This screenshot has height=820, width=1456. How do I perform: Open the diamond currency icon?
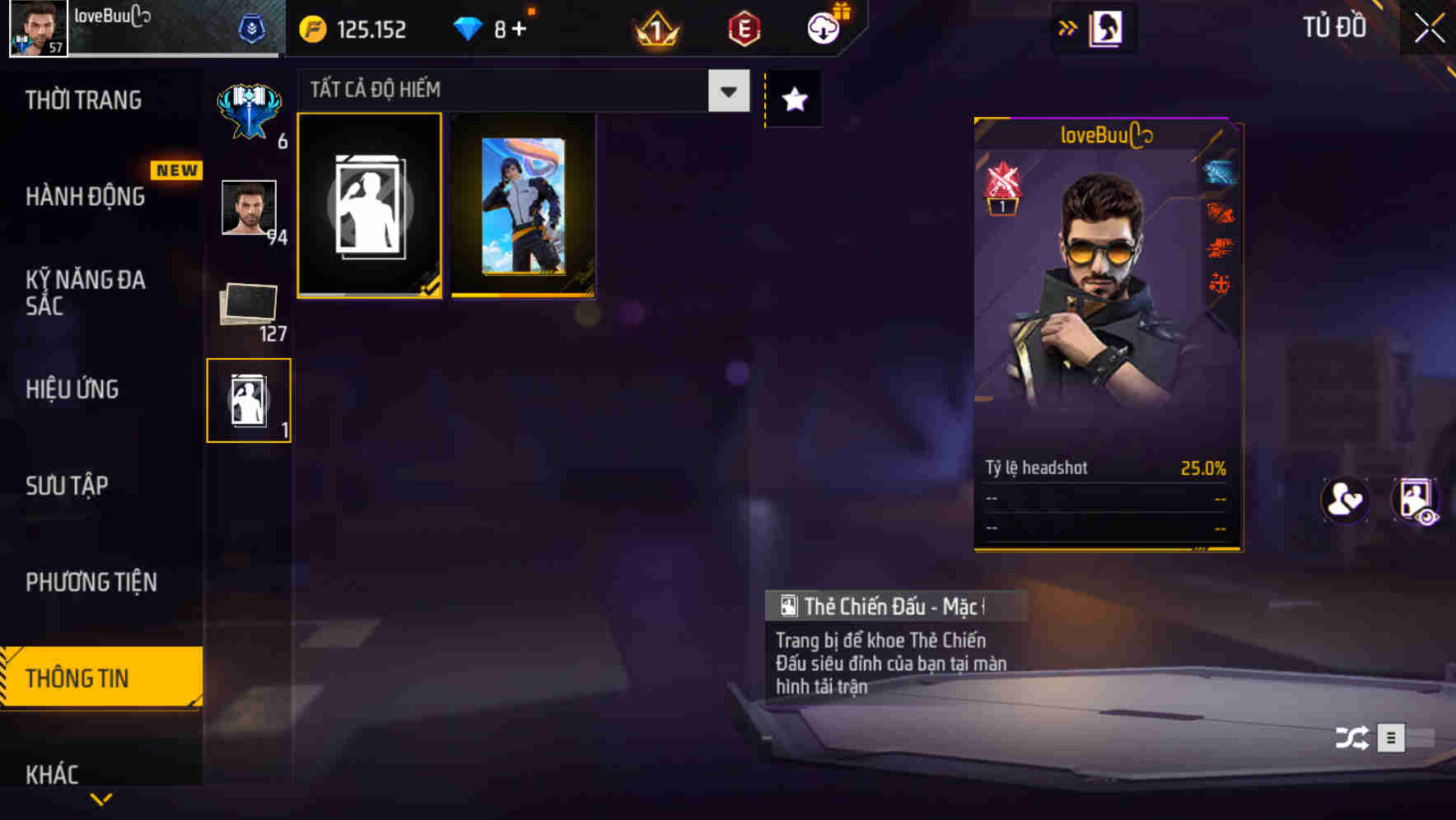pyautogui.click(x=469, y=27)
